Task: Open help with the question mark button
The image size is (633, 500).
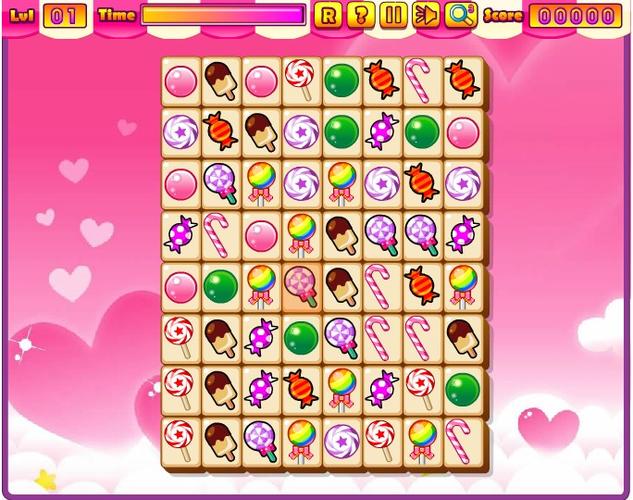Action: (x=361, y=15)
